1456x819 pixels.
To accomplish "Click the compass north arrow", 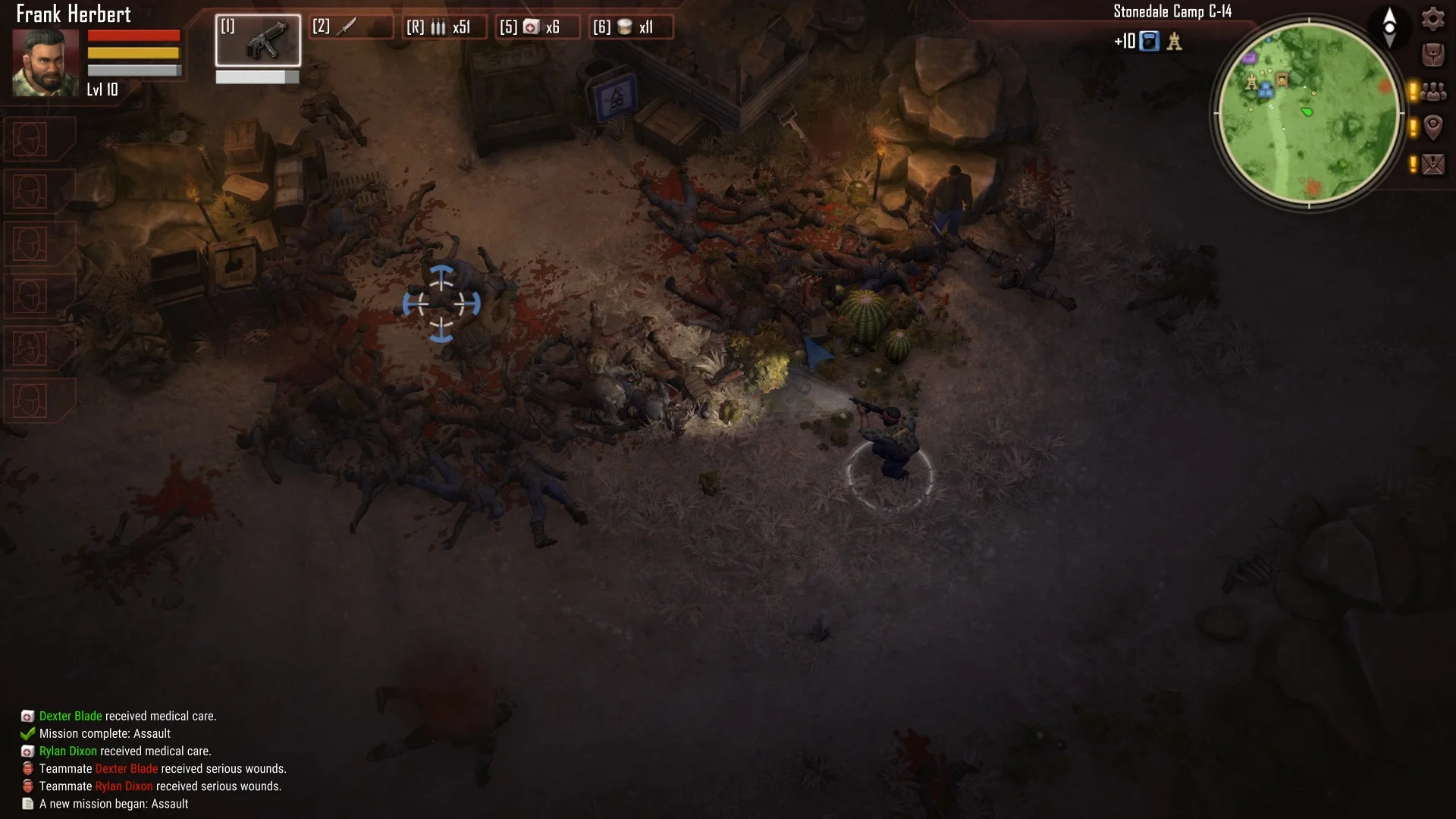I will click(1389, 27).
